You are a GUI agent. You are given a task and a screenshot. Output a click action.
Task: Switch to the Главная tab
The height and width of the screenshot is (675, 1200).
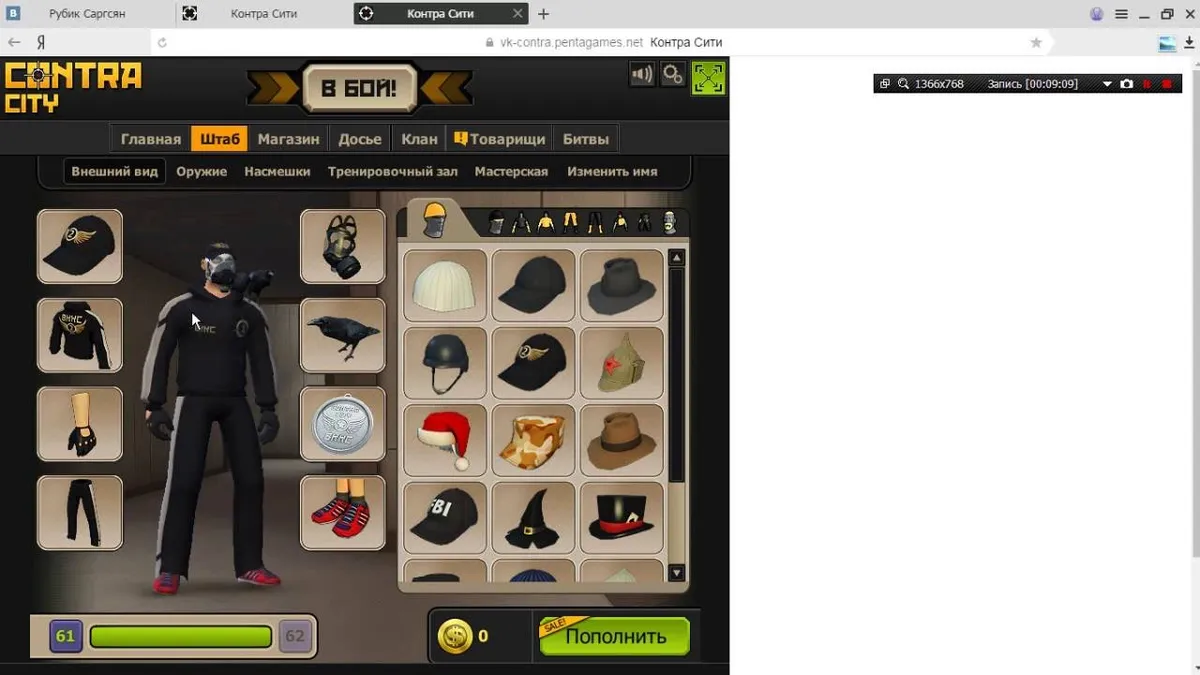coord(151,139)
